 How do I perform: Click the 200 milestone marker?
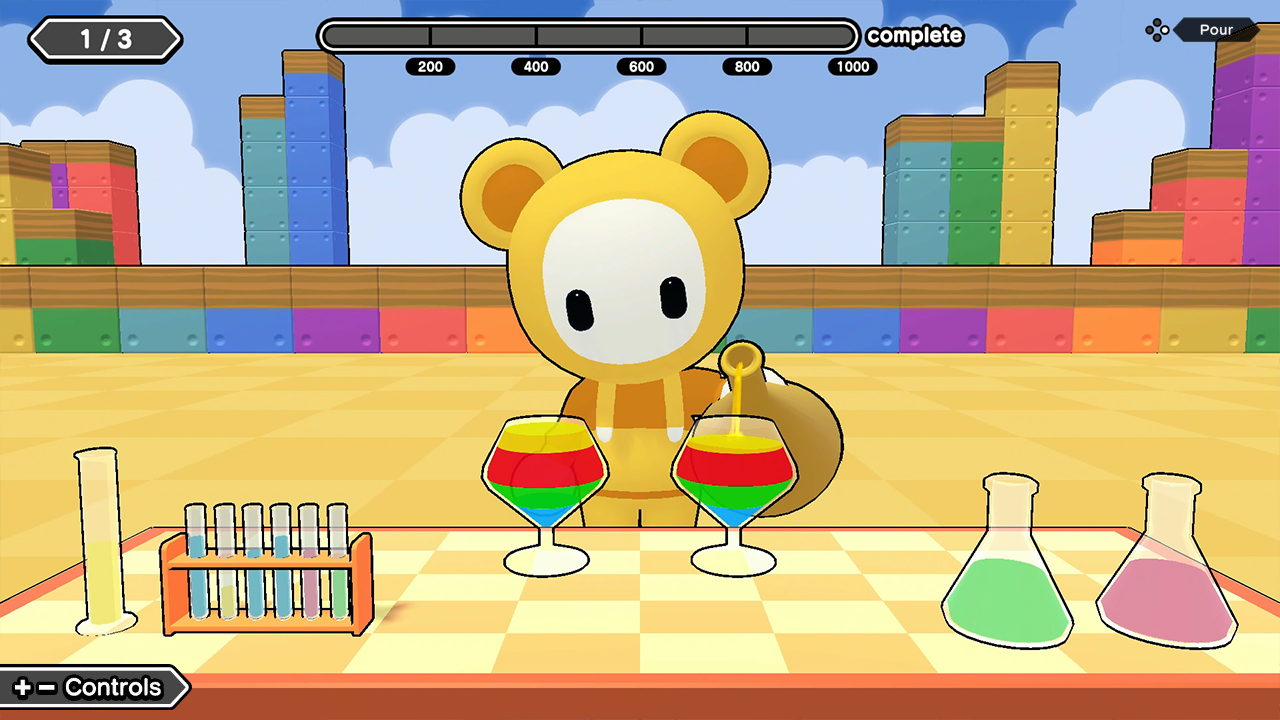coord(431,67)
